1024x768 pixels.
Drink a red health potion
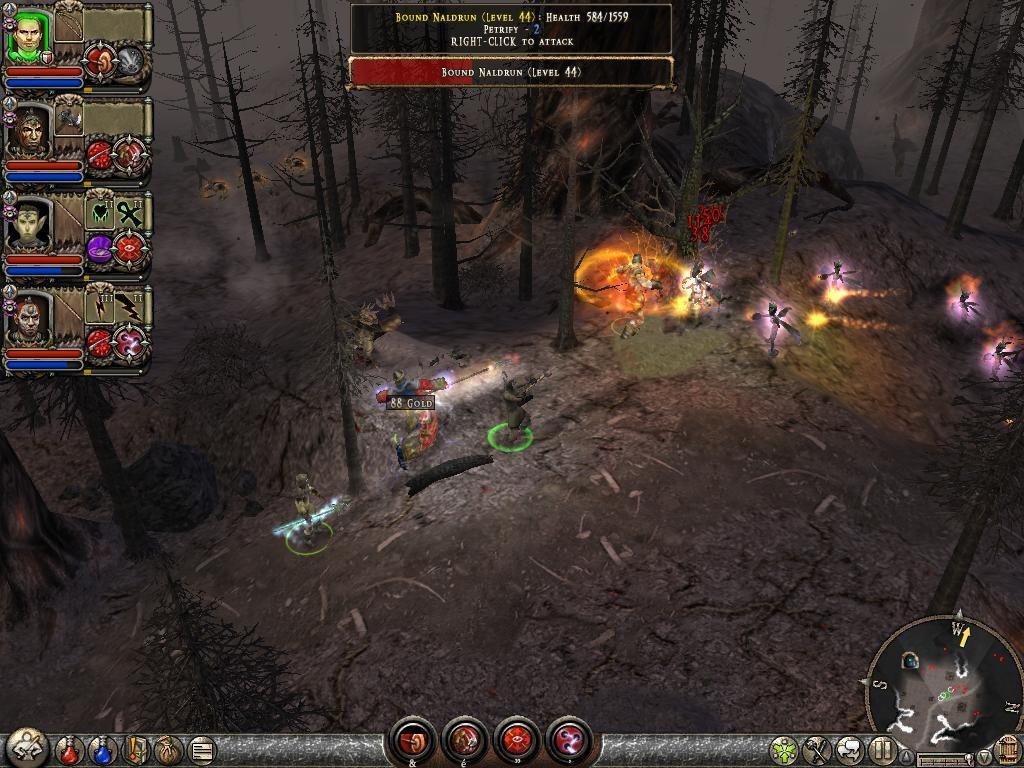coord(69,749)
